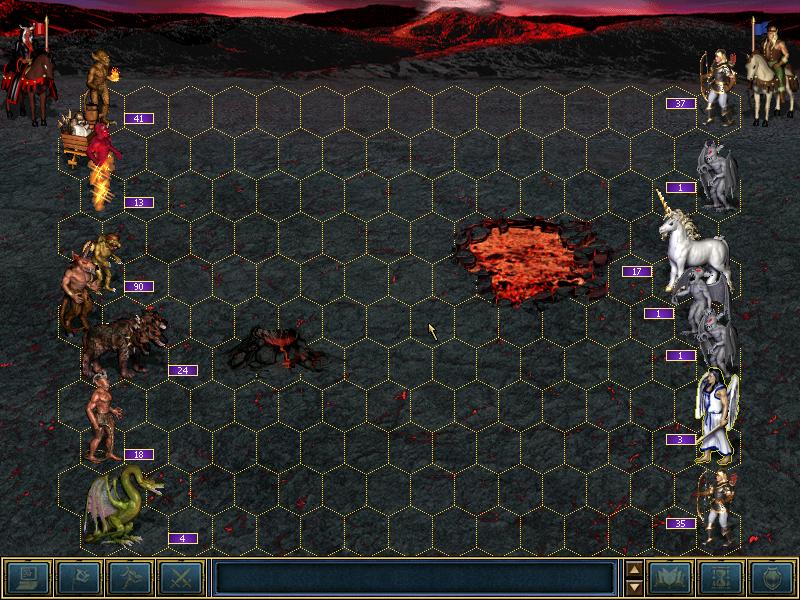Target the angel stack of 3
The height and width of the screenshot is (600, 800).
(x=715, y=415)
